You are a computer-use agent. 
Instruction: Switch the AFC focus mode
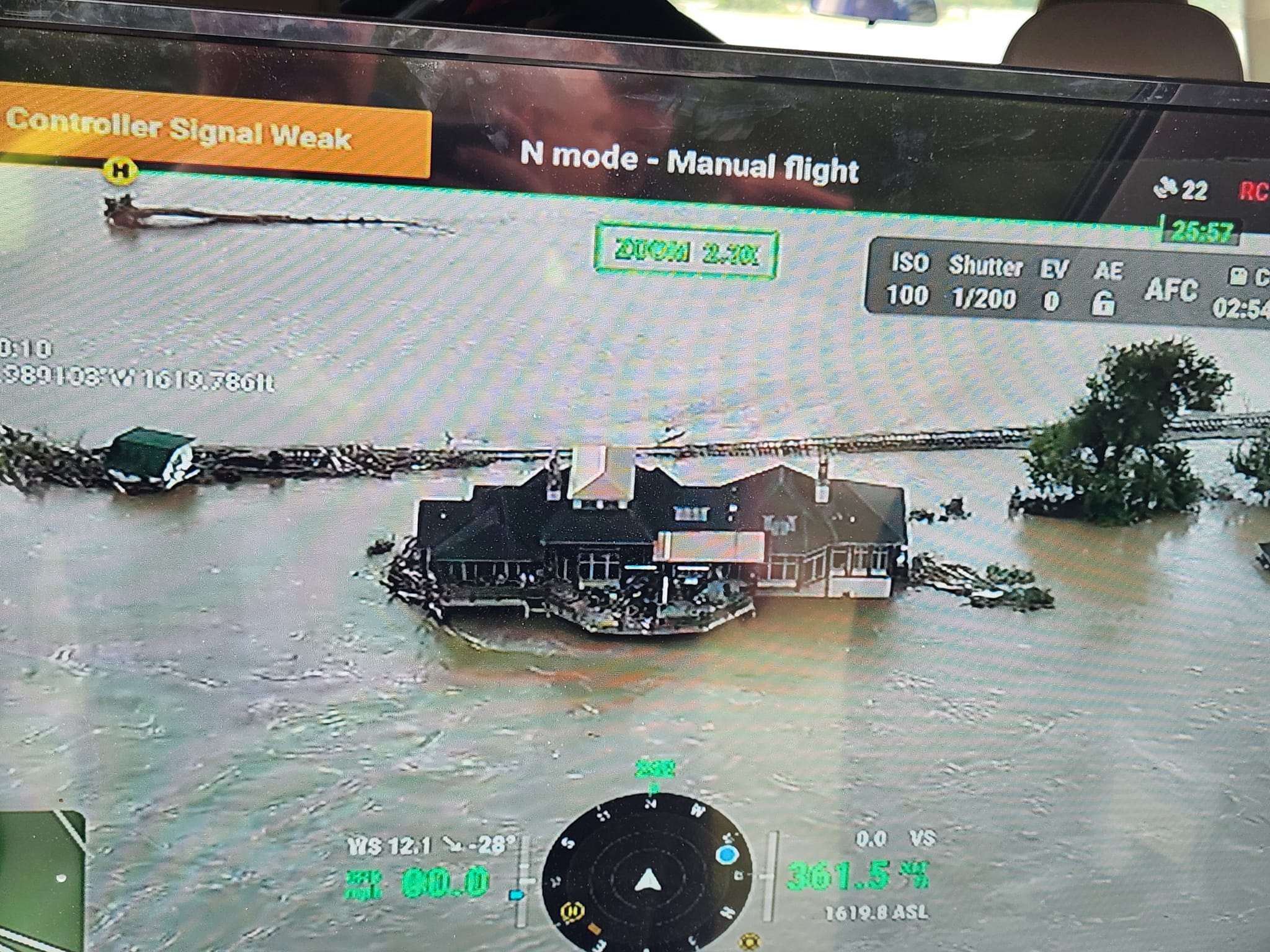pyautogui.click(x=1170, y=289)
